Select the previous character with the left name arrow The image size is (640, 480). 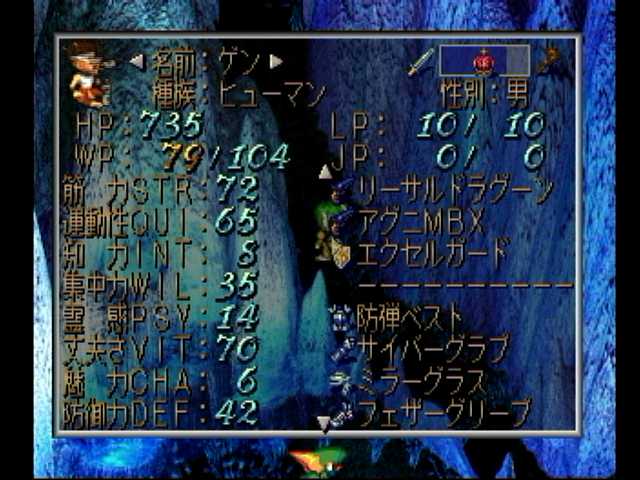click(x=137, y=62)
